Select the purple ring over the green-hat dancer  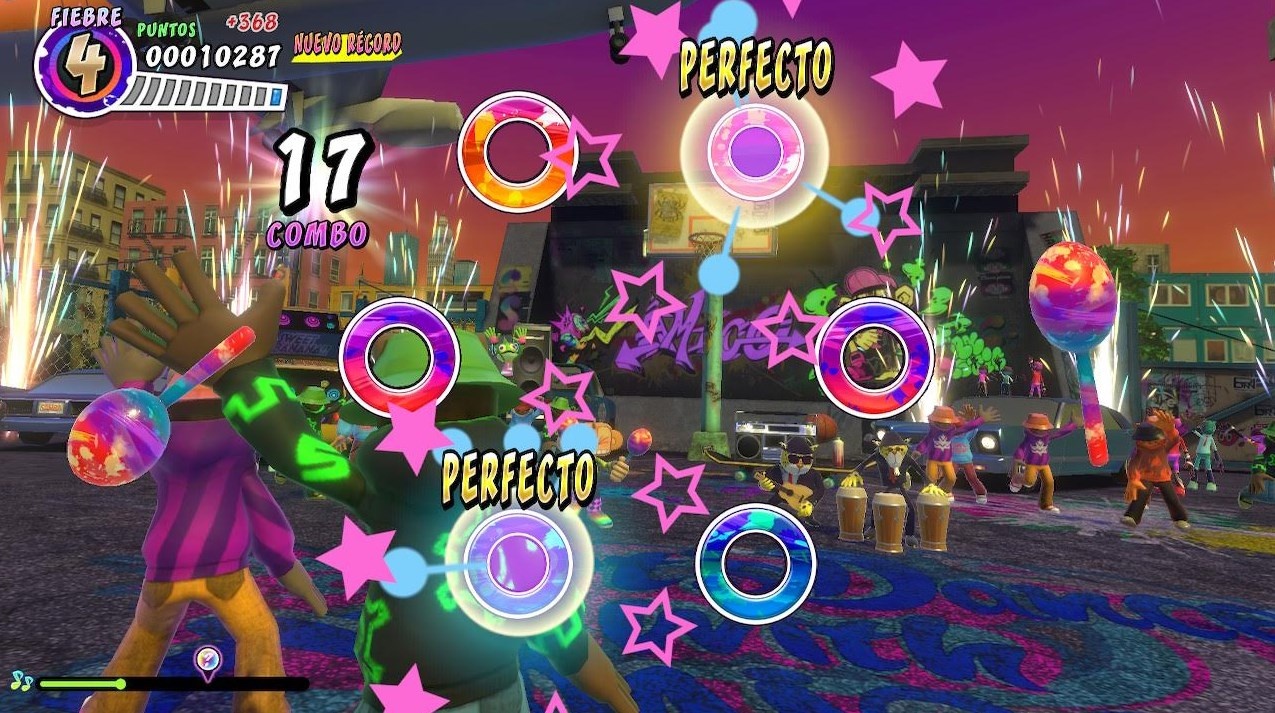[x=399, y=357]
